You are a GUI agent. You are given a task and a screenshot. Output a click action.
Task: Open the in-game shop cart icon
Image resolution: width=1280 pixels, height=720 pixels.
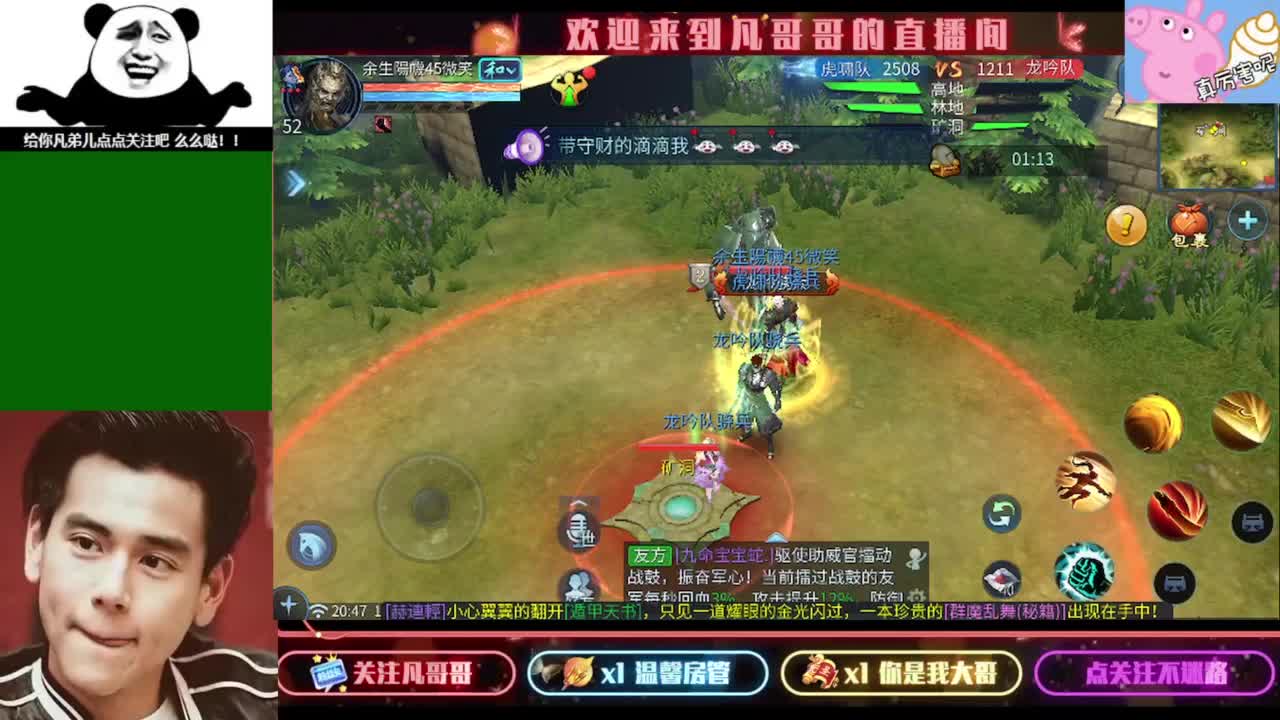(x=1252, y=522)
